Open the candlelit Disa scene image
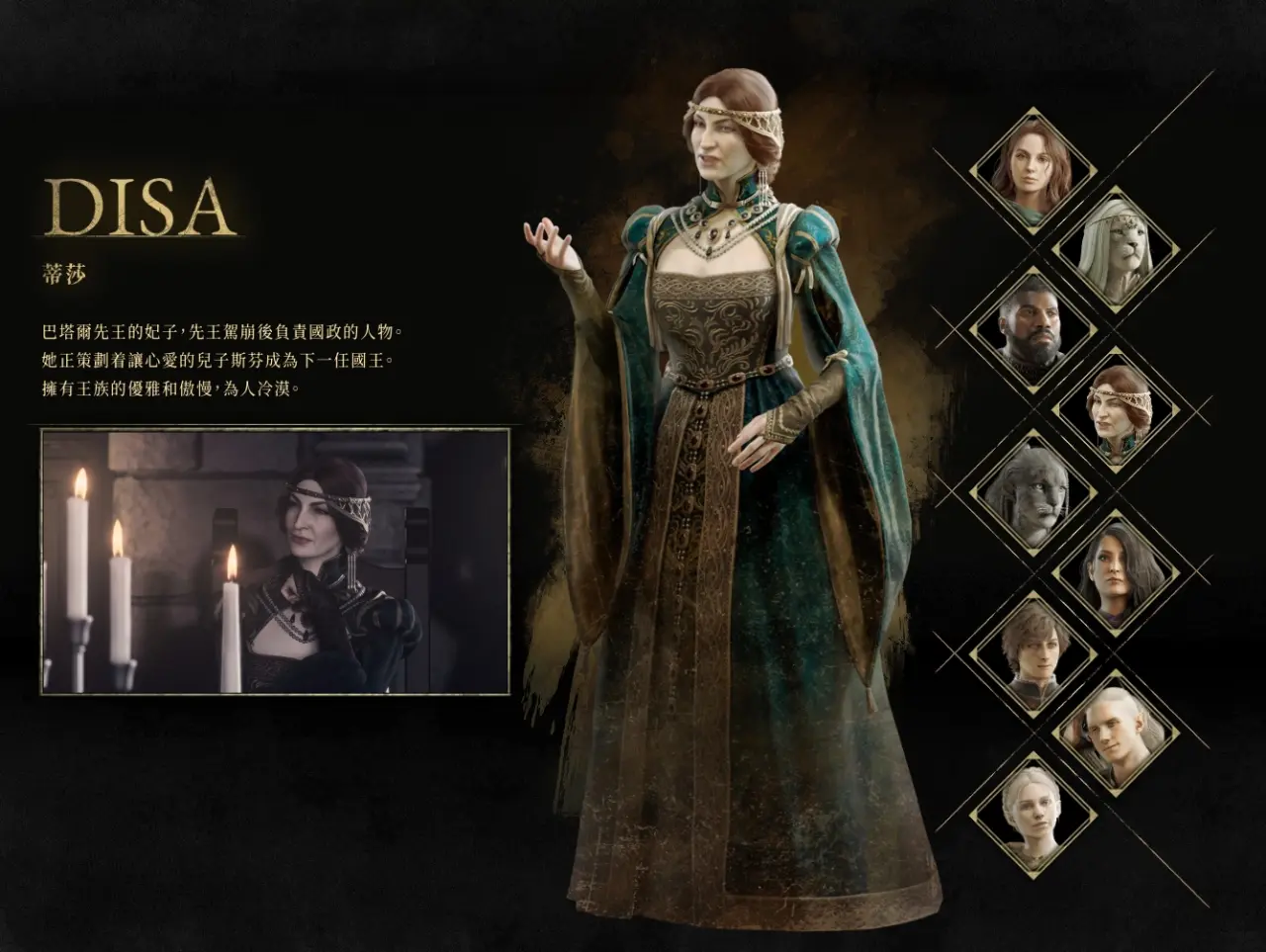The image size is (1266, 952). point(276,561)
